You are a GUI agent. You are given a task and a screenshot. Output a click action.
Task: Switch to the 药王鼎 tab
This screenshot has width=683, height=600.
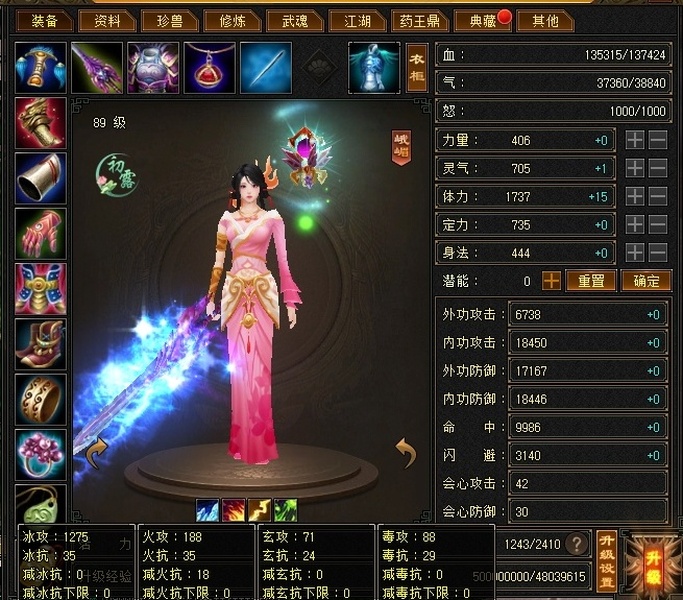coord(418,20)
